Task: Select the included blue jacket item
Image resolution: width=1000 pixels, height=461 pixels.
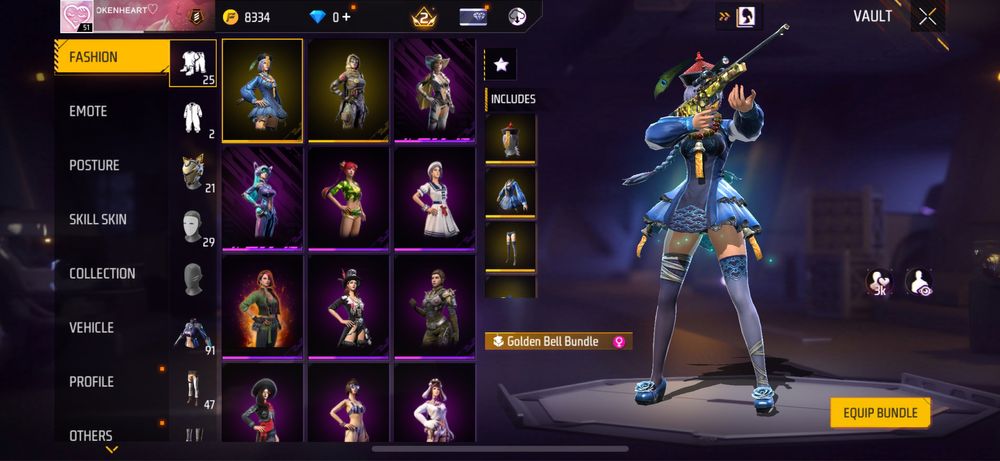Action: click(x=510, y=192)
